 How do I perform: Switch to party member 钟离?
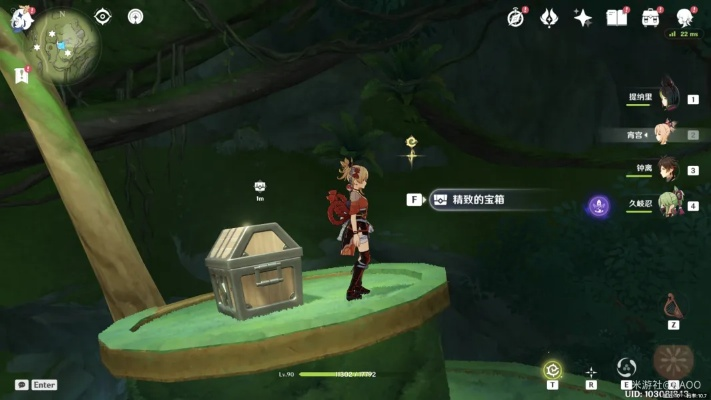(x=667, y=169)
